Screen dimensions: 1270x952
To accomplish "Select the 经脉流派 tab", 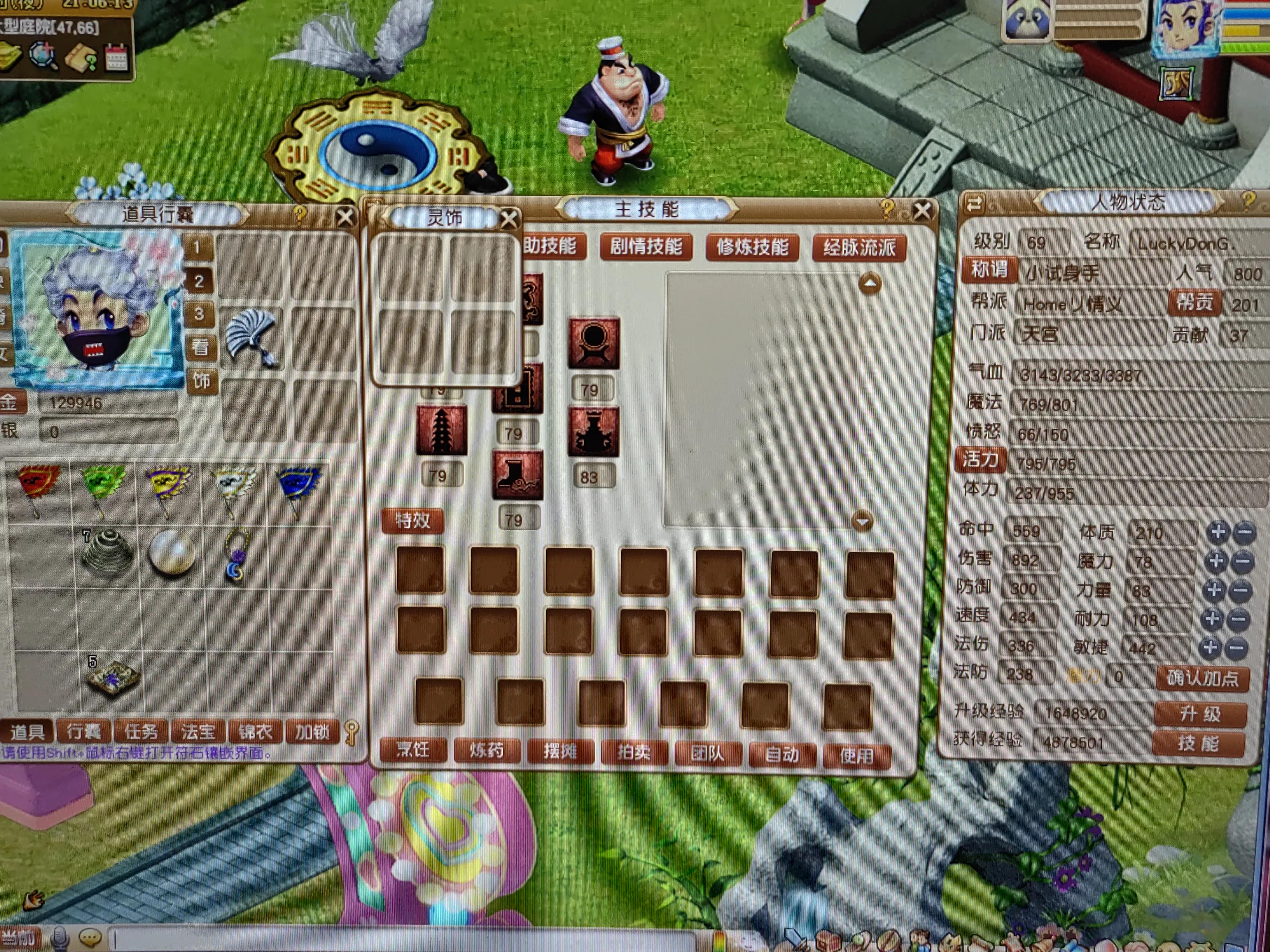I will [859, 248].
